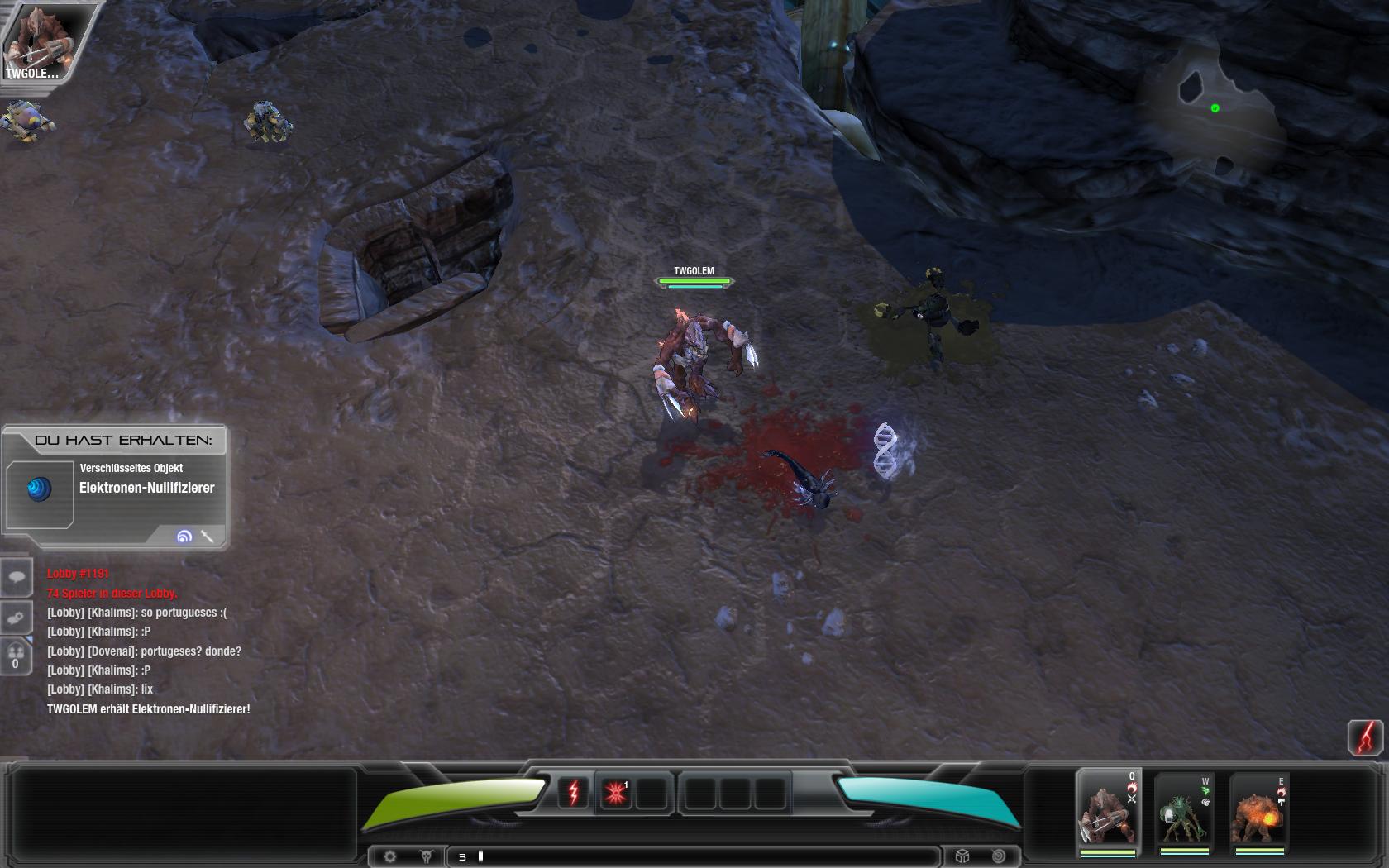Viewport: 1389px width, 868px height.
Task: Select the monster skull icon next to the gear
Action: (x=424, y=856)
